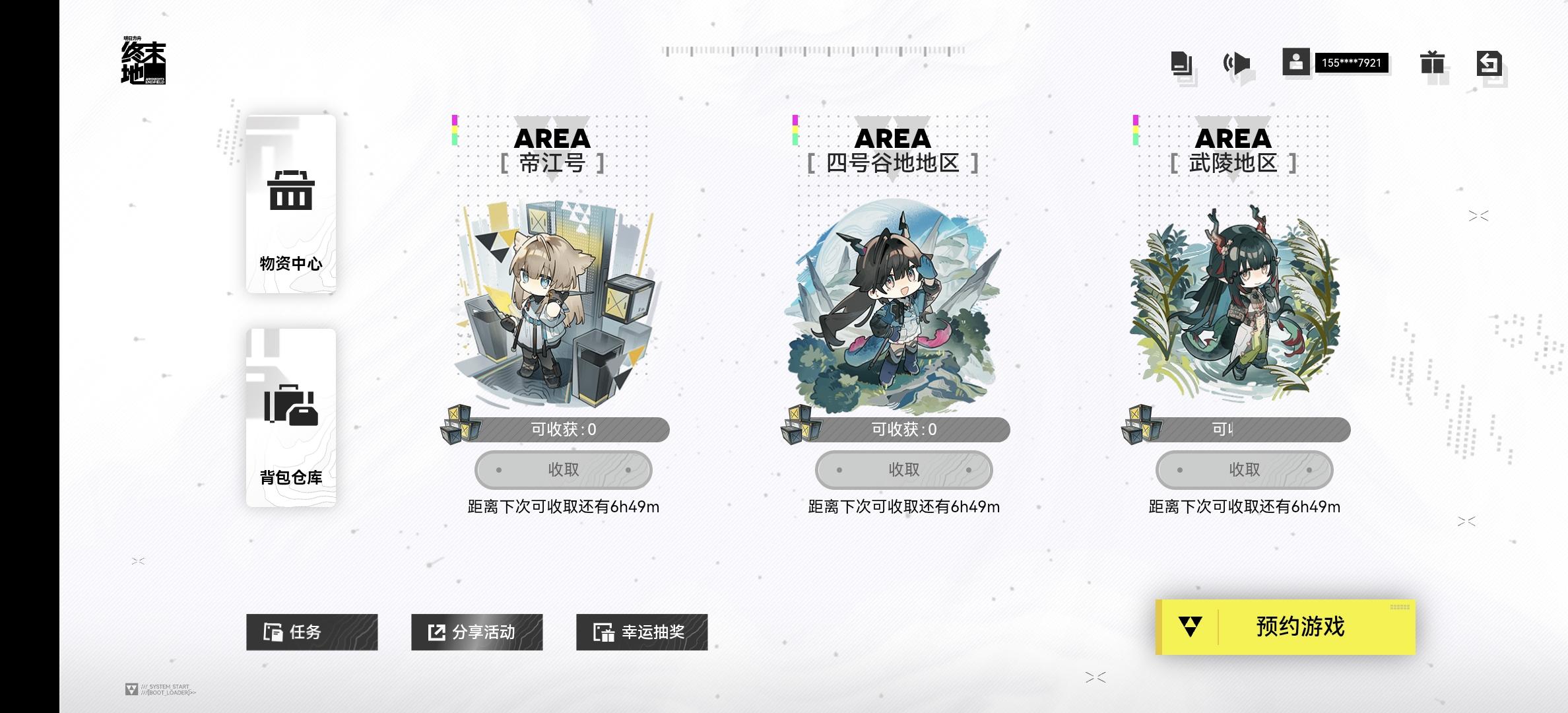Click the 可收获:0 progress bar under 帝江号
Viewport: 1568px width, 713px height.
coord(574,429)
